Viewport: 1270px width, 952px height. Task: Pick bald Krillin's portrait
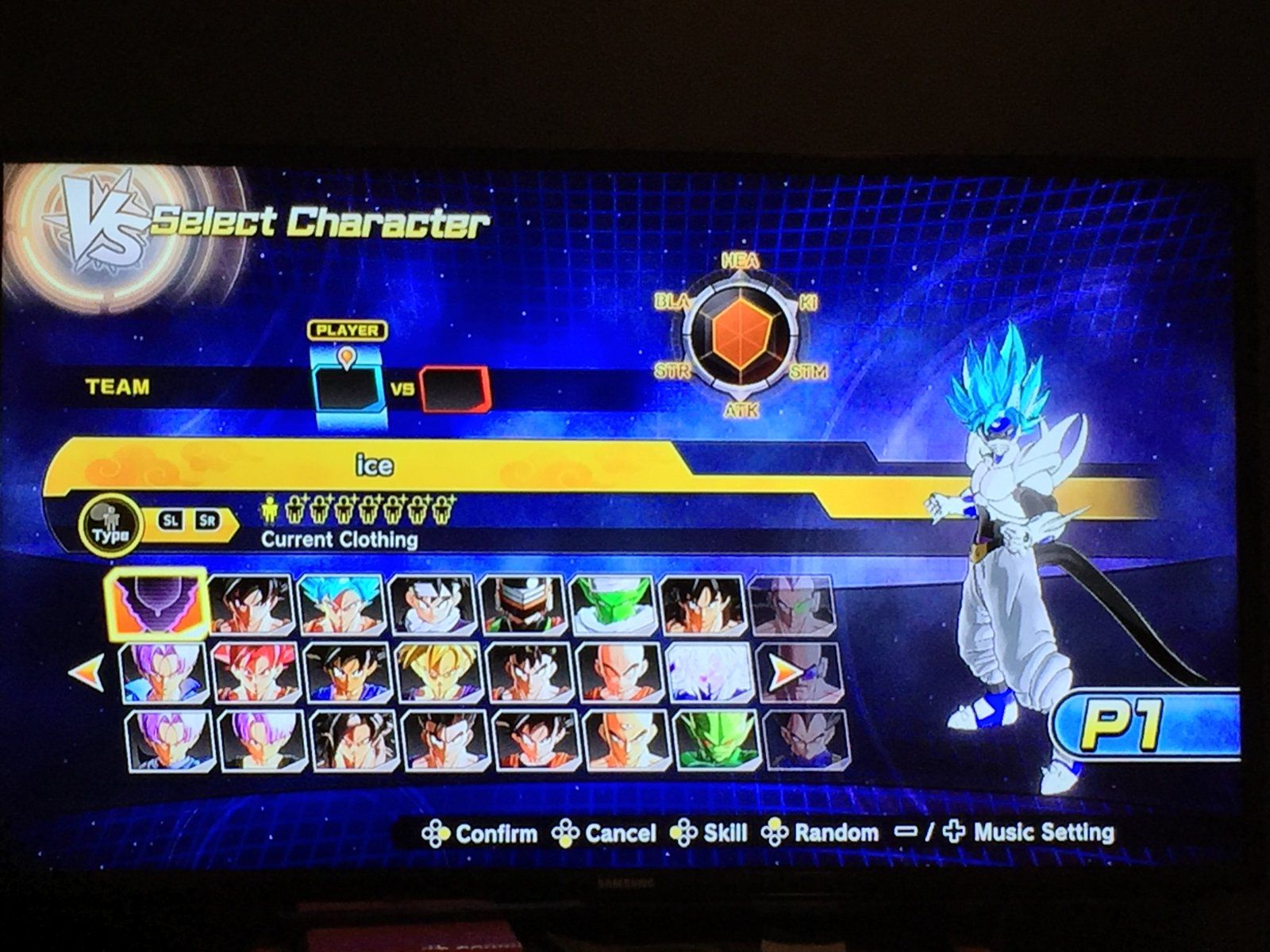(618, 674)
